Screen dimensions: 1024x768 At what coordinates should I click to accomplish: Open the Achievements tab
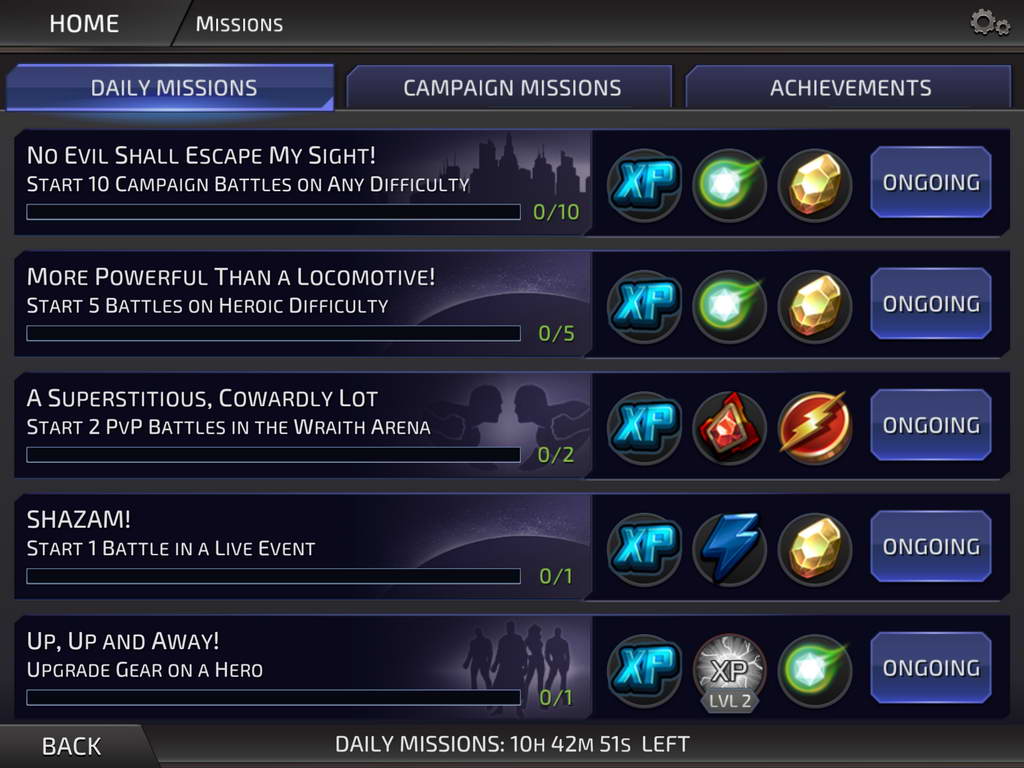850,88
